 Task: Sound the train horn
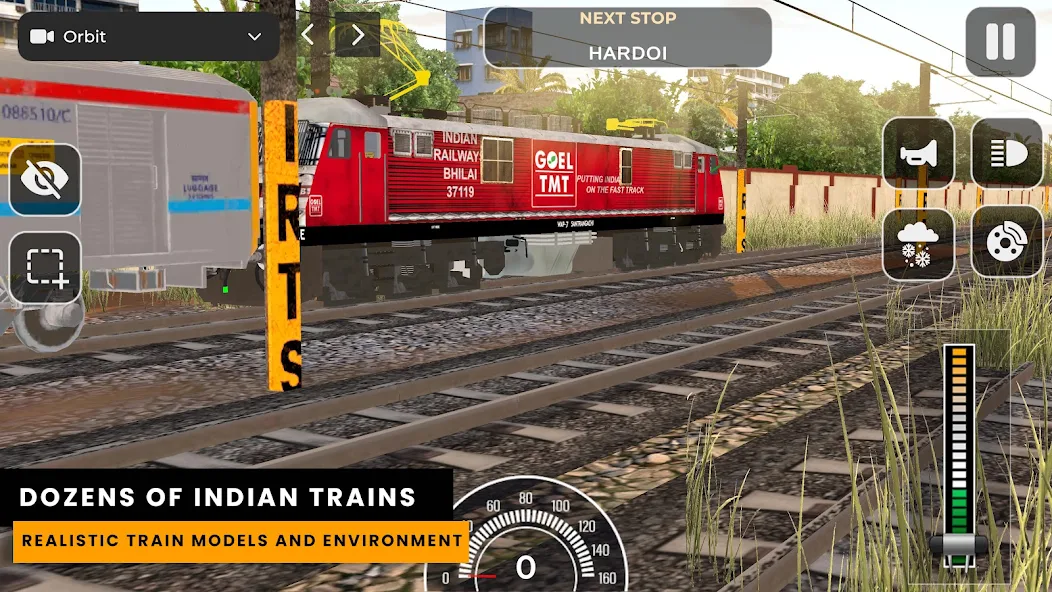(918, 153)
